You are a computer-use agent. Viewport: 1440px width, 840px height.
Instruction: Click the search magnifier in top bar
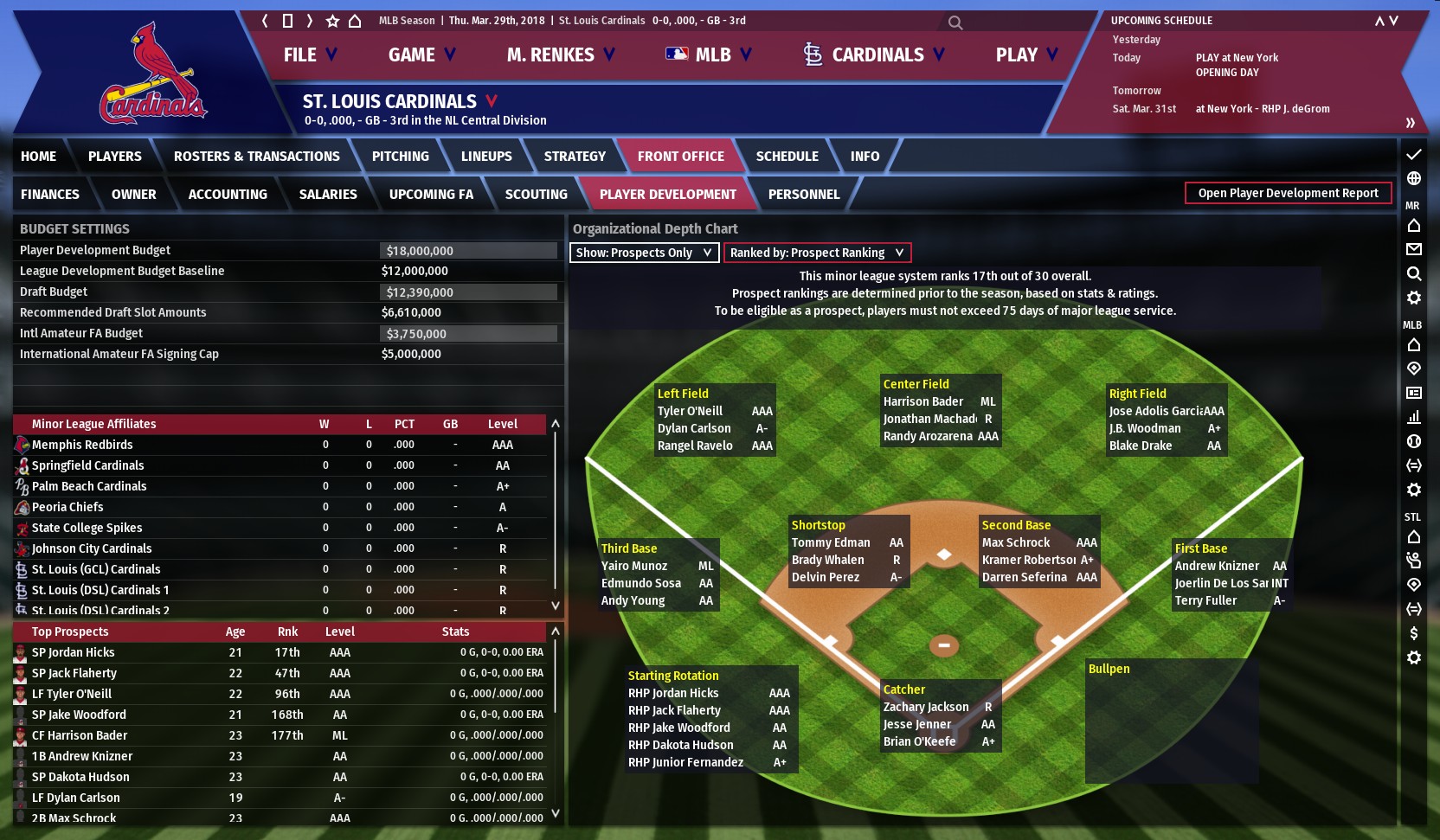pyautogui.click(x=955, y=22)
